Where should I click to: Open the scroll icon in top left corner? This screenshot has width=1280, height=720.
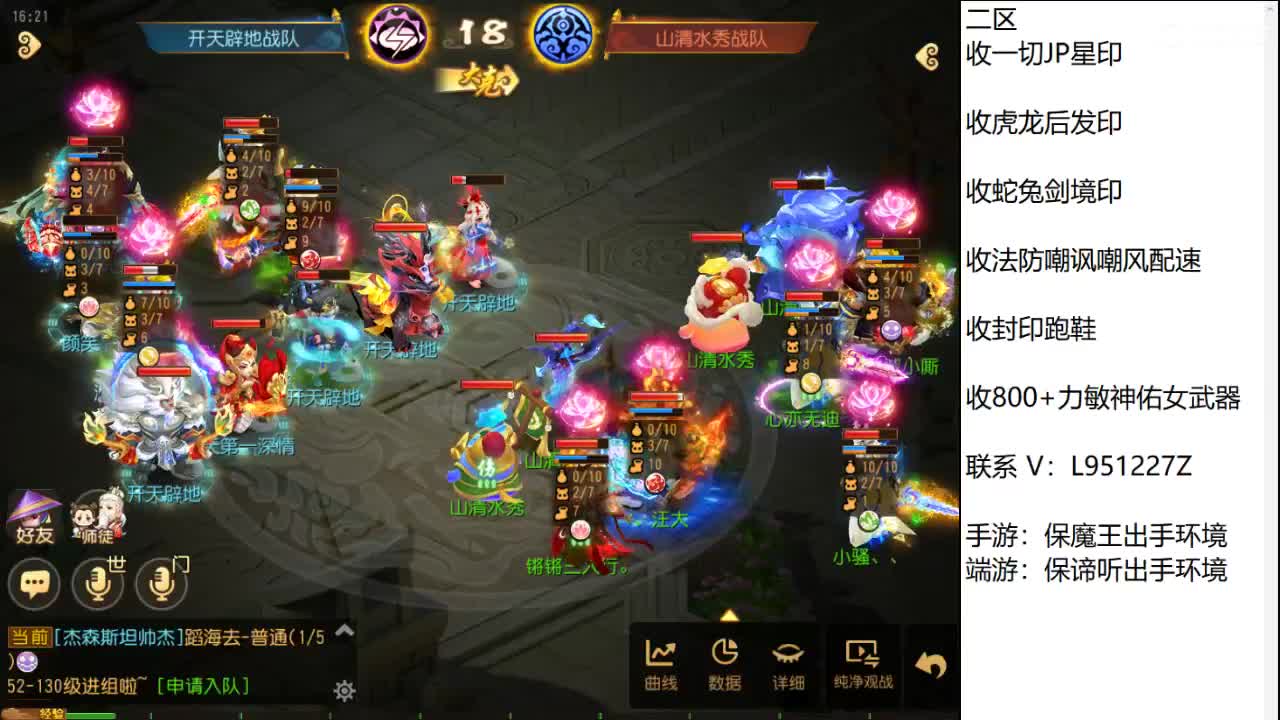30,45
